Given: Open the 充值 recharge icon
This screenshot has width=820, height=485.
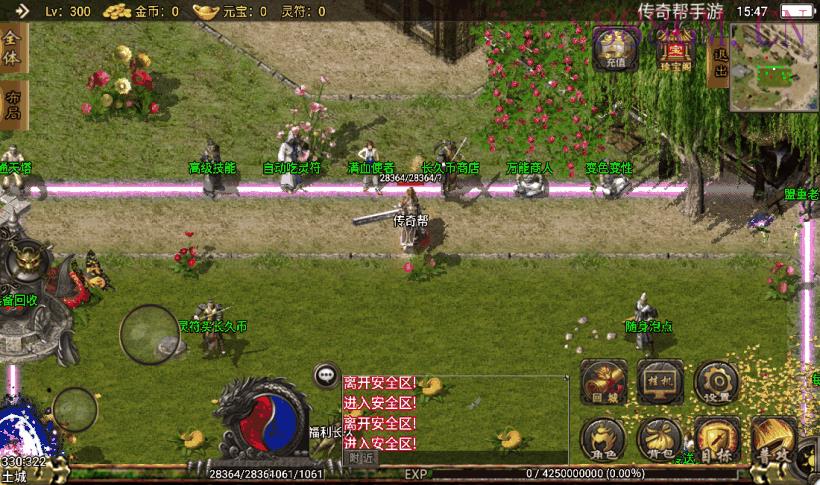Looking at the screenshot, I should coord(615,47).
